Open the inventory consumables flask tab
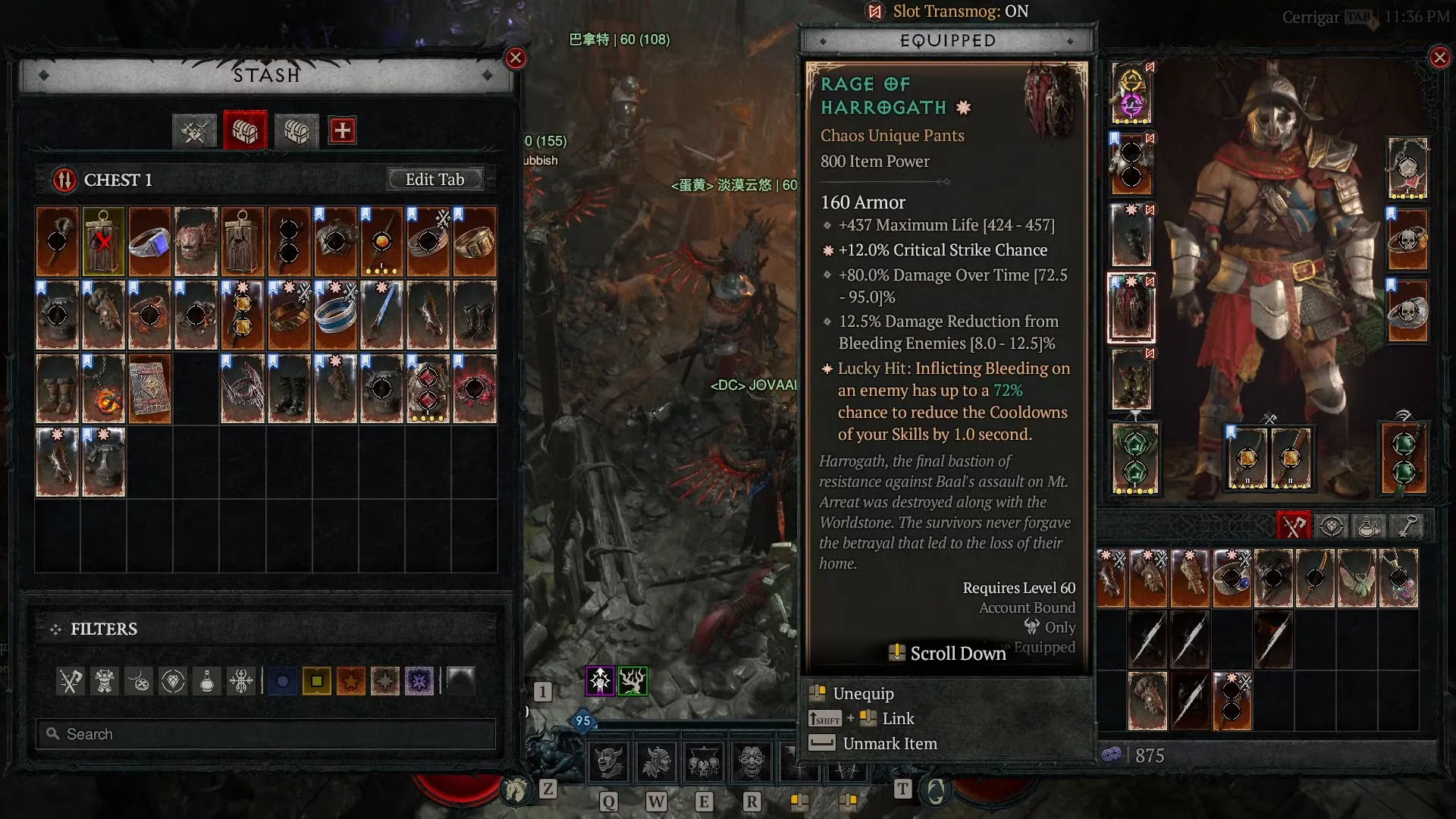1456x819 pixels. point(1369,526)
